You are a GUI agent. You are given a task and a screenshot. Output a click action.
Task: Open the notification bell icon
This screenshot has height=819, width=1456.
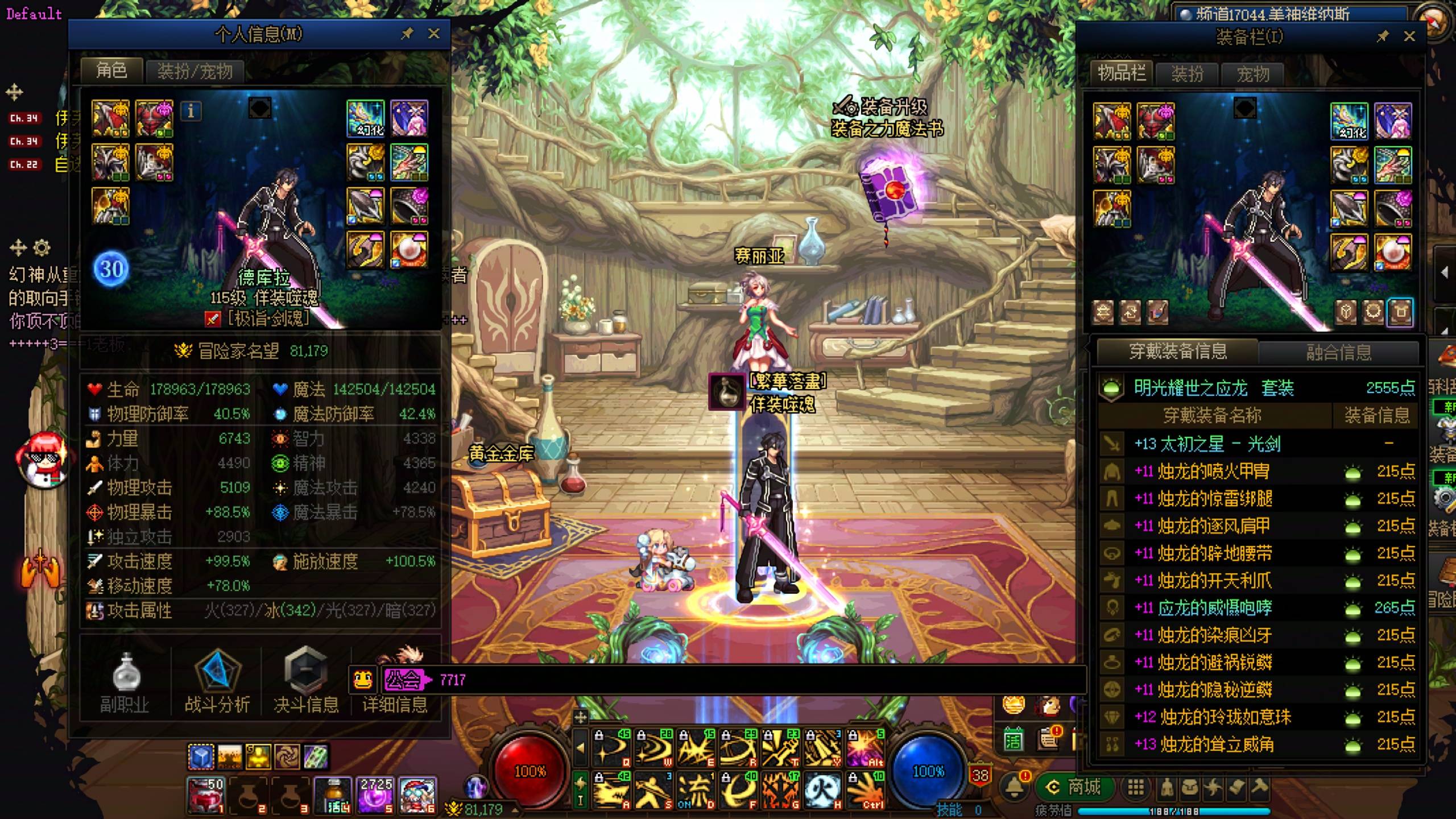[x=1015, y=787]
